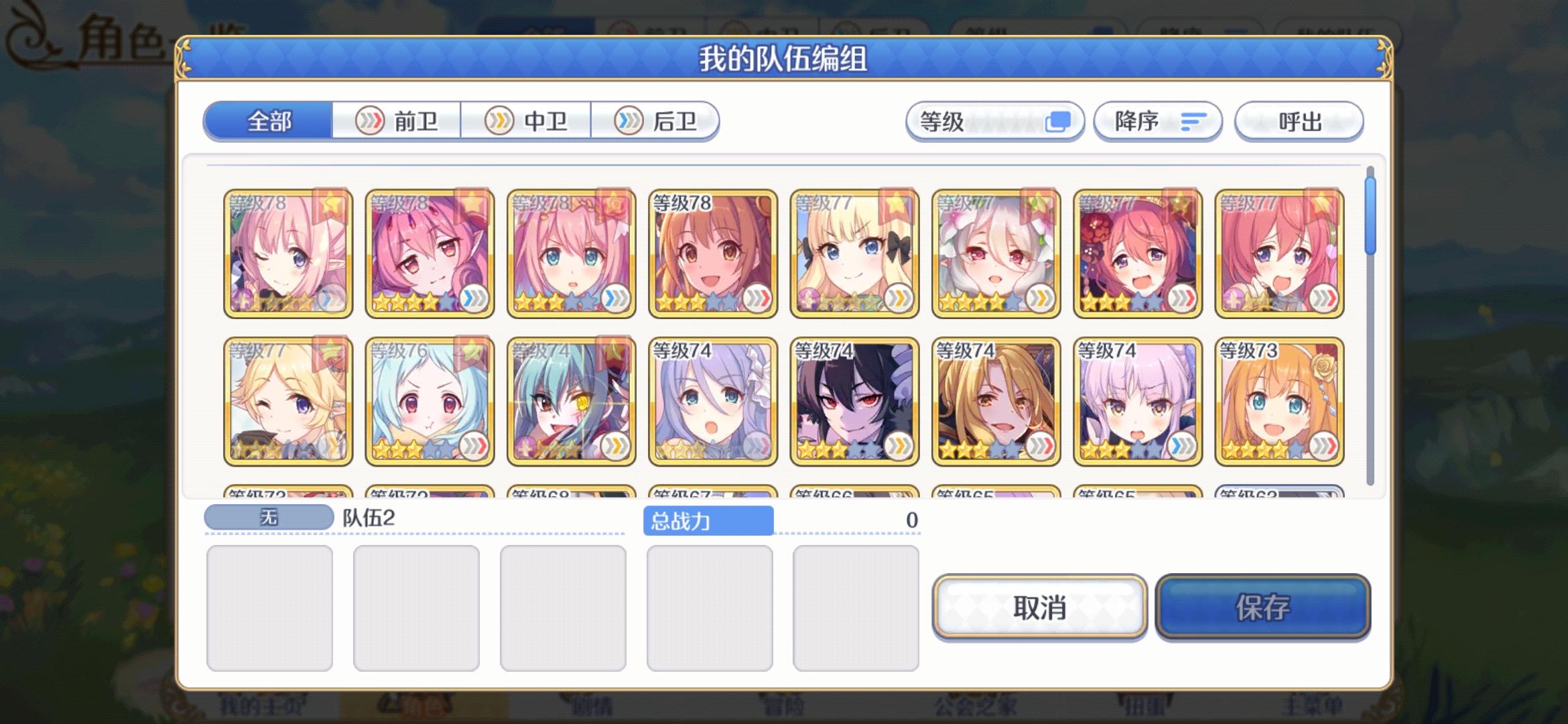Toggle the 无 support setting near 队伍2
This screenshot has height=724, width=1568.
[x=270, y=516]
